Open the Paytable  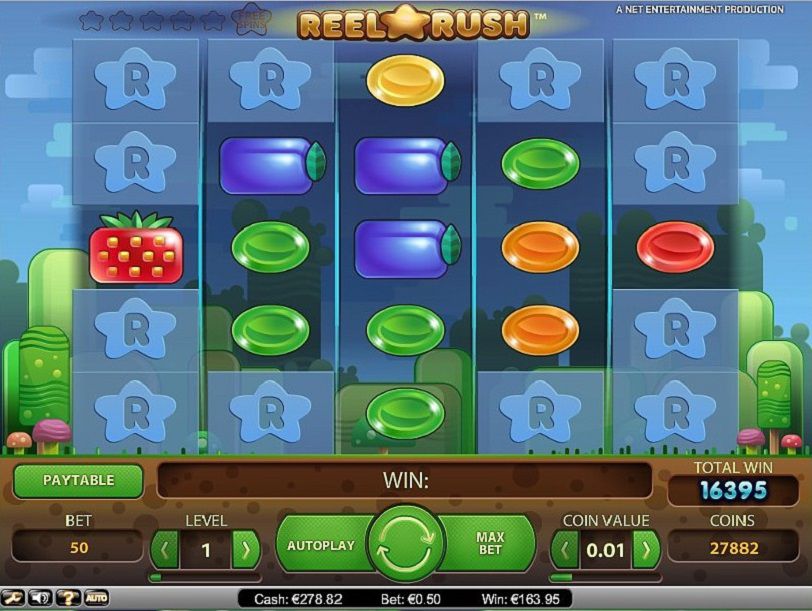tap(78, 481)
